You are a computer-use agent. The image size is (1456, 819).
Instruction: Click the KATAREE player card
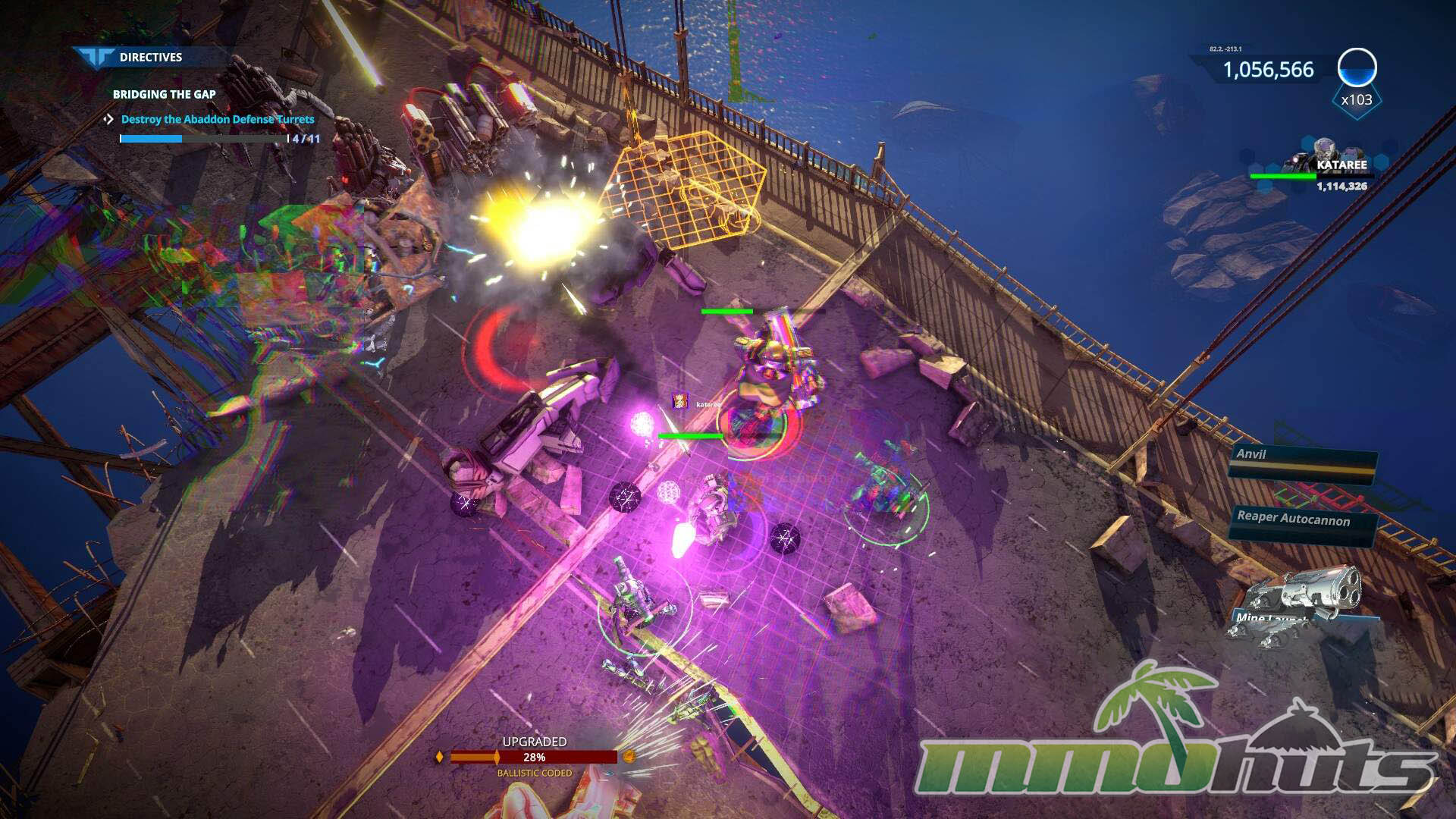(1320, 167)
